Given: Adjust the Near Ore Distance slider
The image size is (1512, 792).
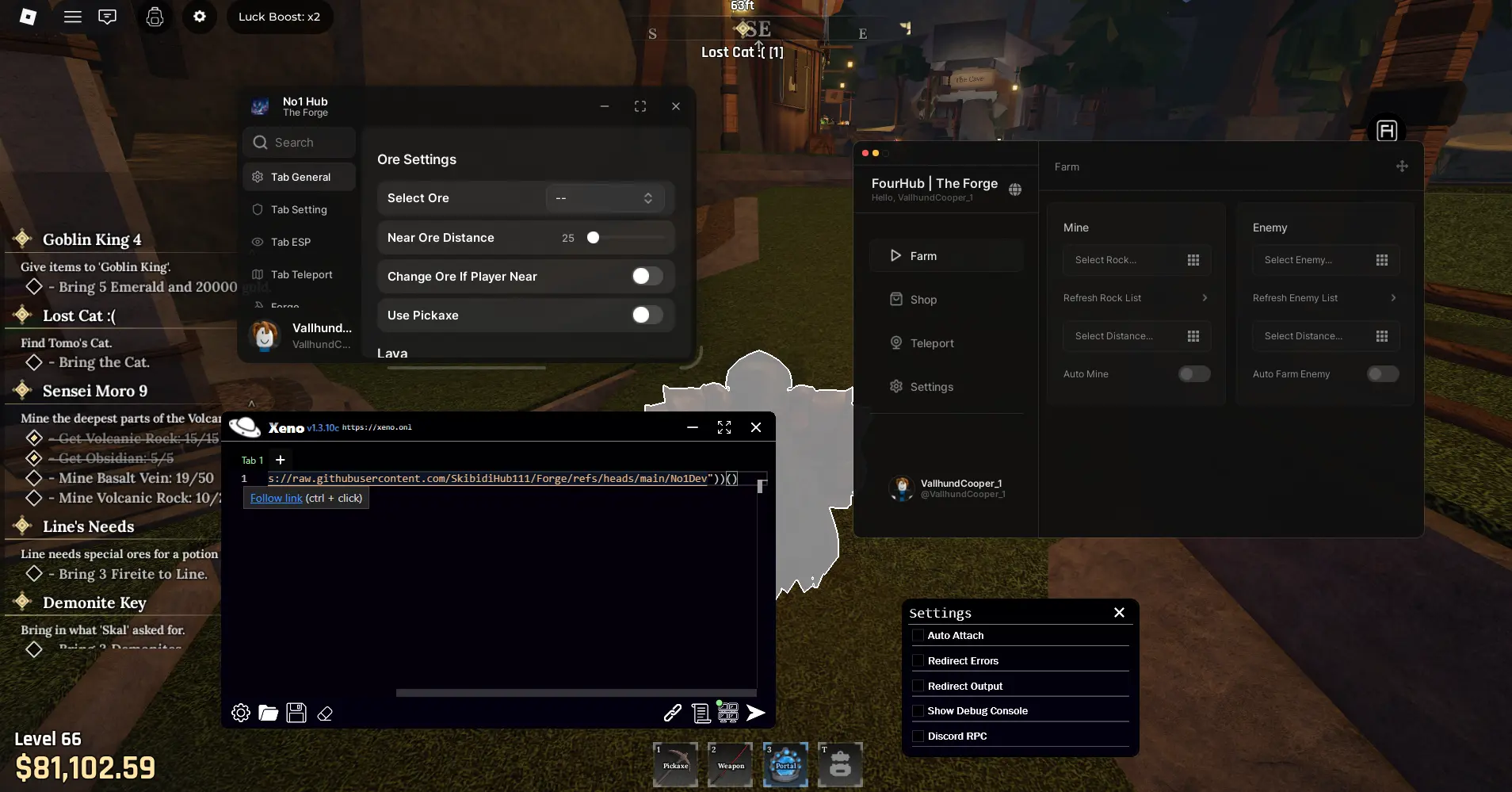Looking at the screenshot, I should tap(593, 237).
